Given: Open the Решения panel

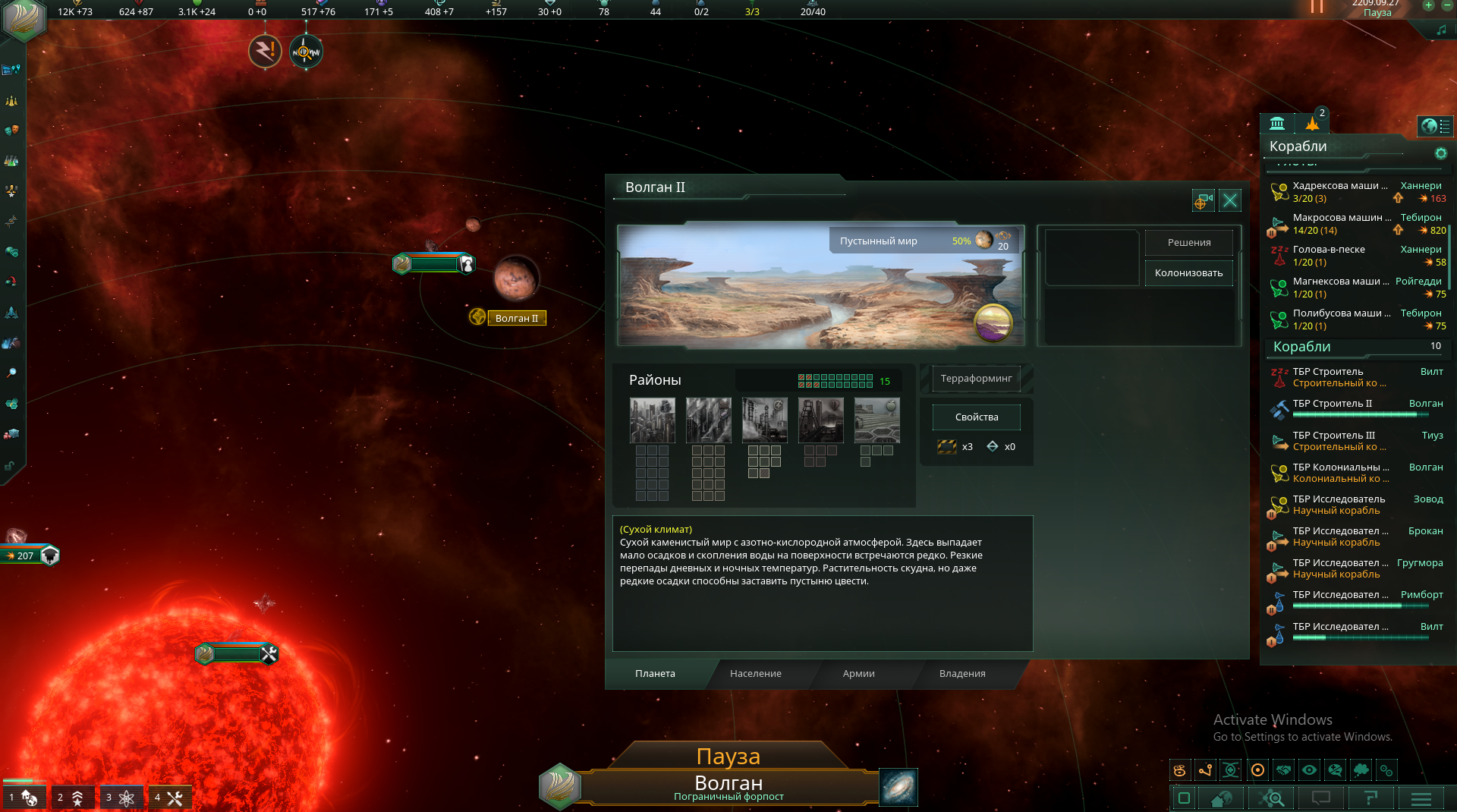Looking at the screenshot, I should [x=1188, y=243].
